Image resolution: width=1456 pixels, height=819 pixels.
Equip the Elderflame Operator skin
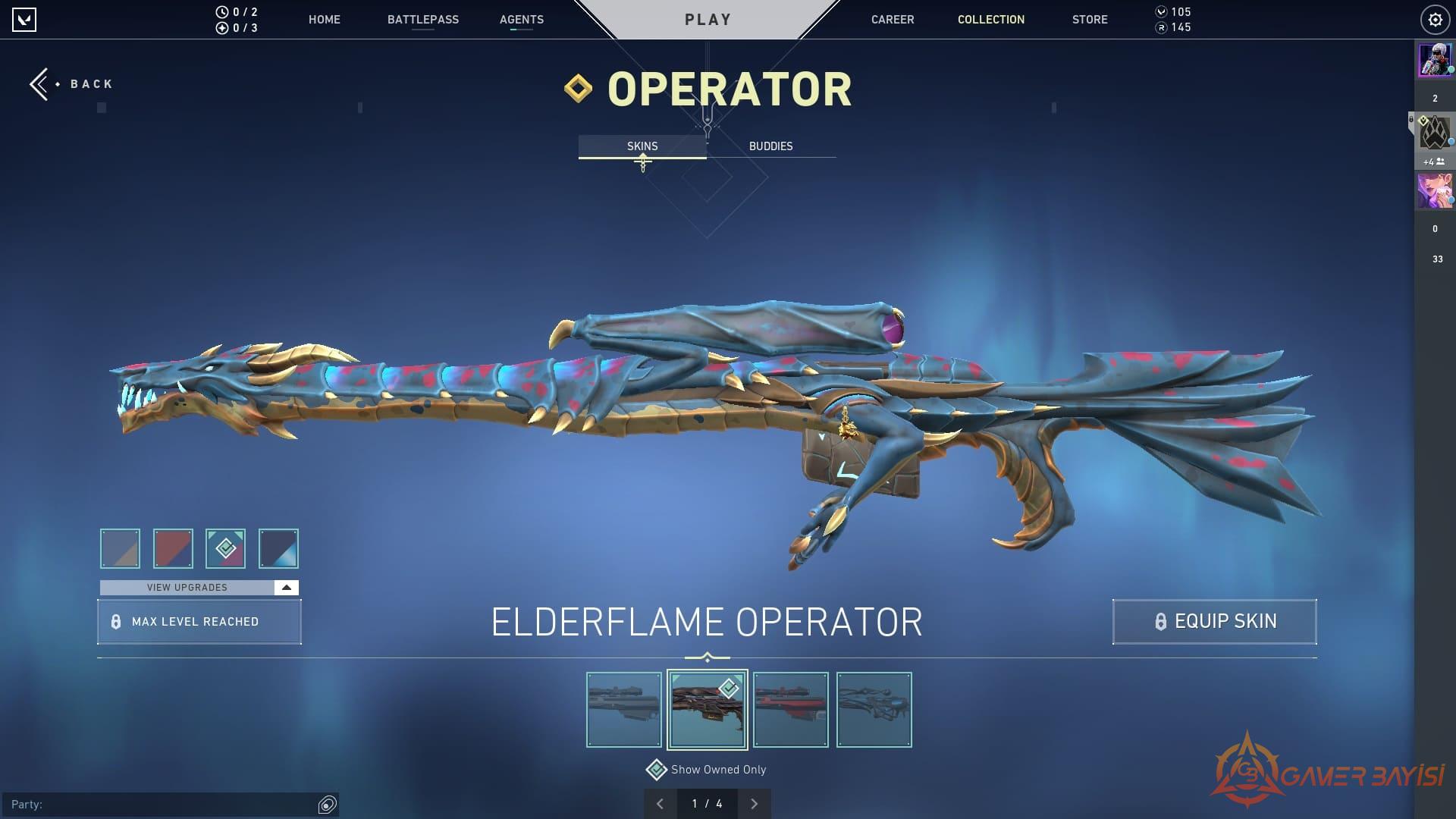(x=1214, y=622)
